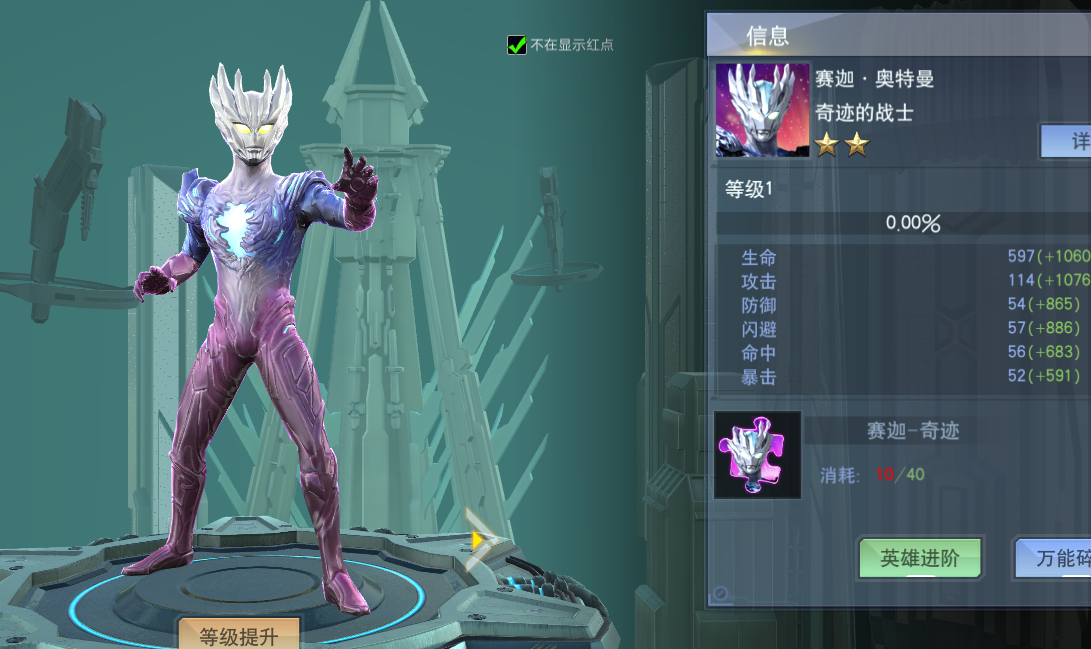Toggle the 不在显示红点 checkbox
The width and height of the screenshot is (1091, 649).
517,44
